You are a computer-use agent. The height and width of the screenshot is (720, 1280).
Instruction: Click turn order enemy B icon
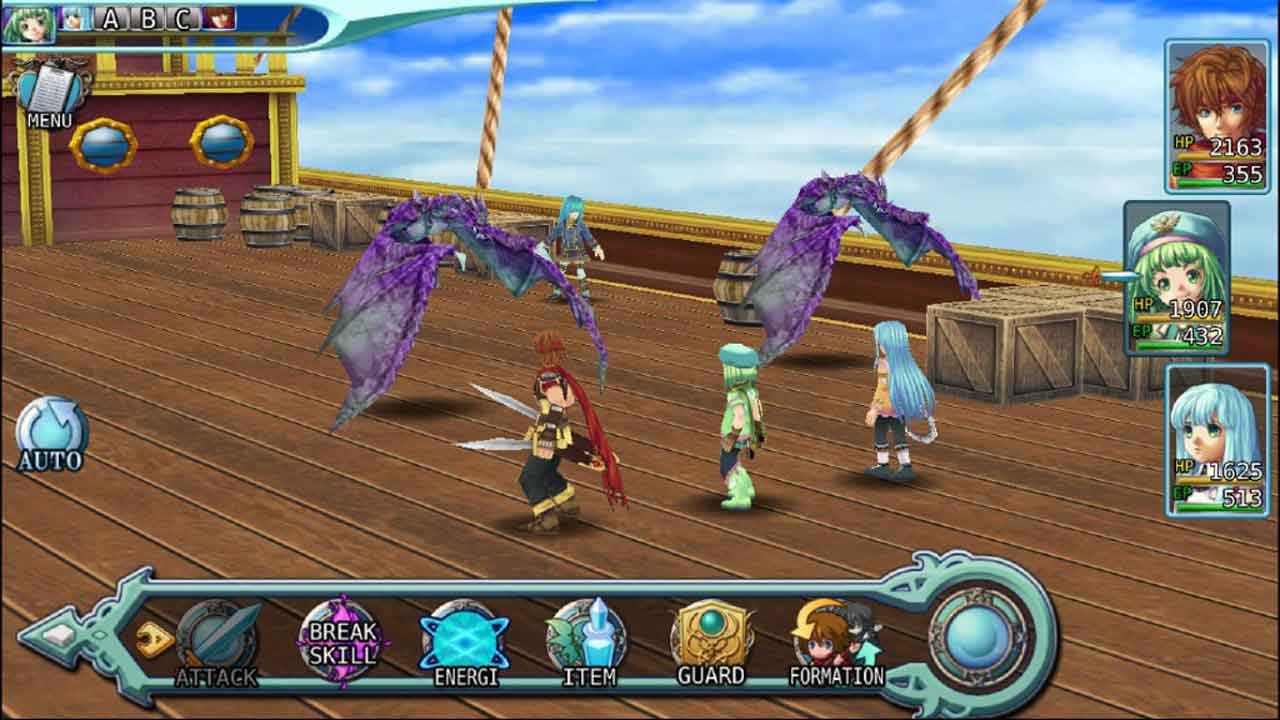pos(147,18)
